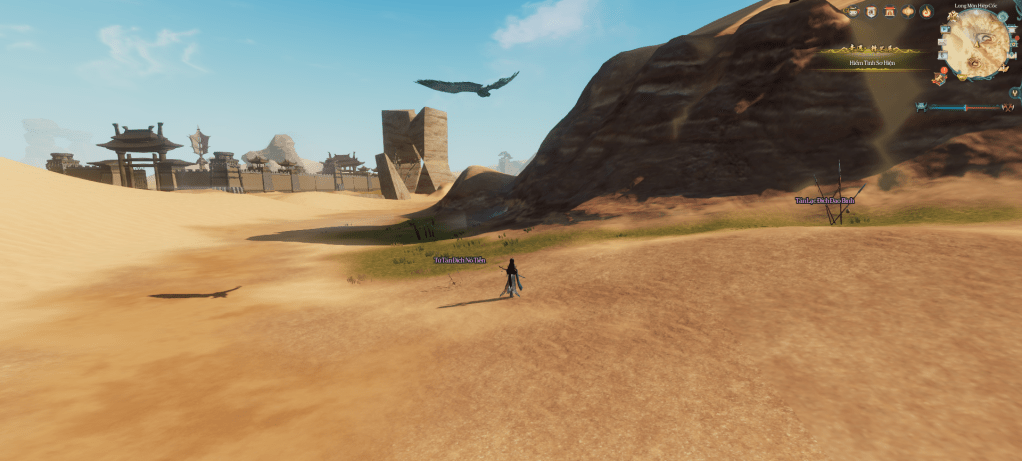Image resolution: width=1022 pixels, height=461 pixels.
Task: Open the alert icon with red exclamation mark
Action: 940,77
